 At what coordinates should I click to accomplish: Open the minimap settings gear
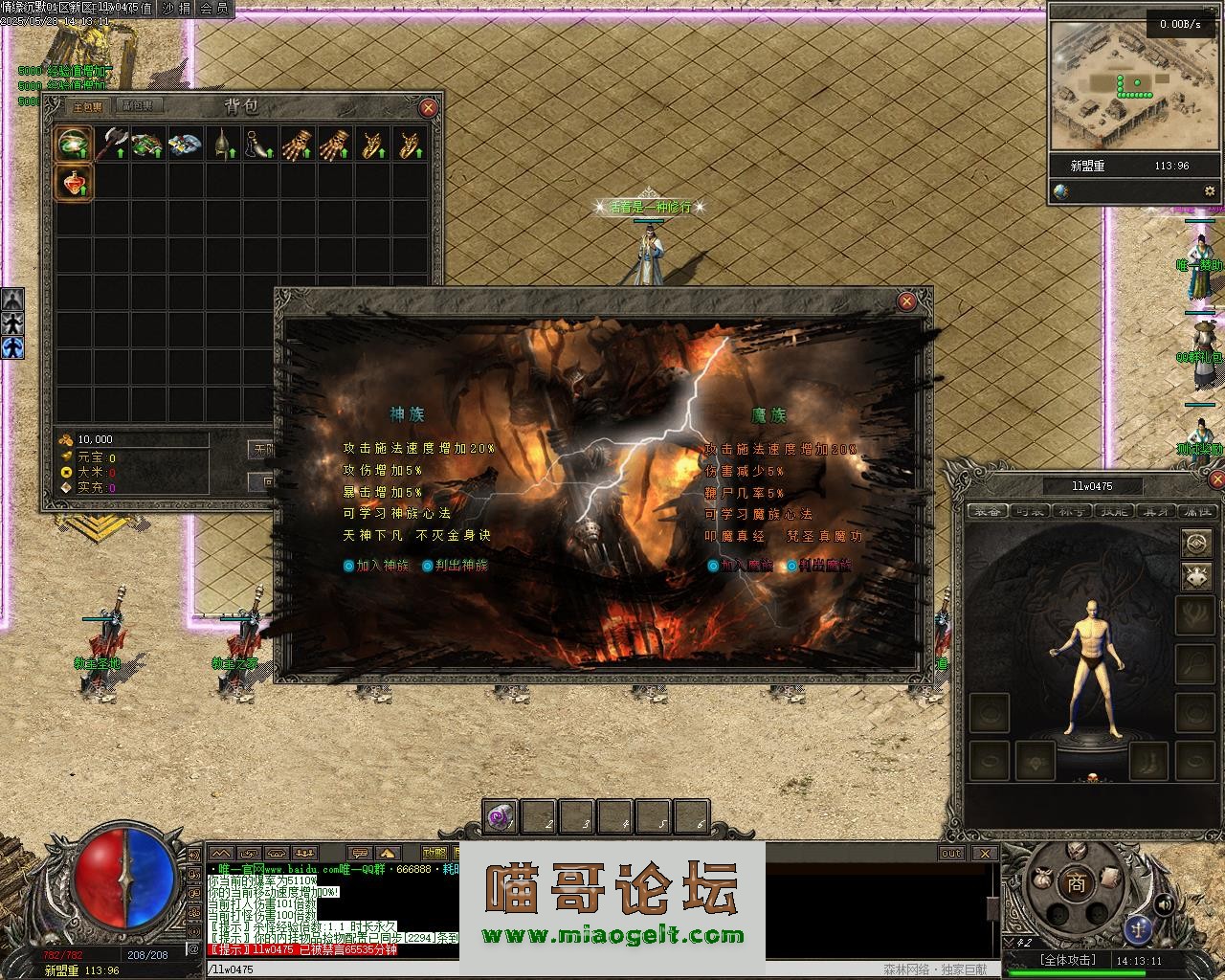click(1209, 191)
